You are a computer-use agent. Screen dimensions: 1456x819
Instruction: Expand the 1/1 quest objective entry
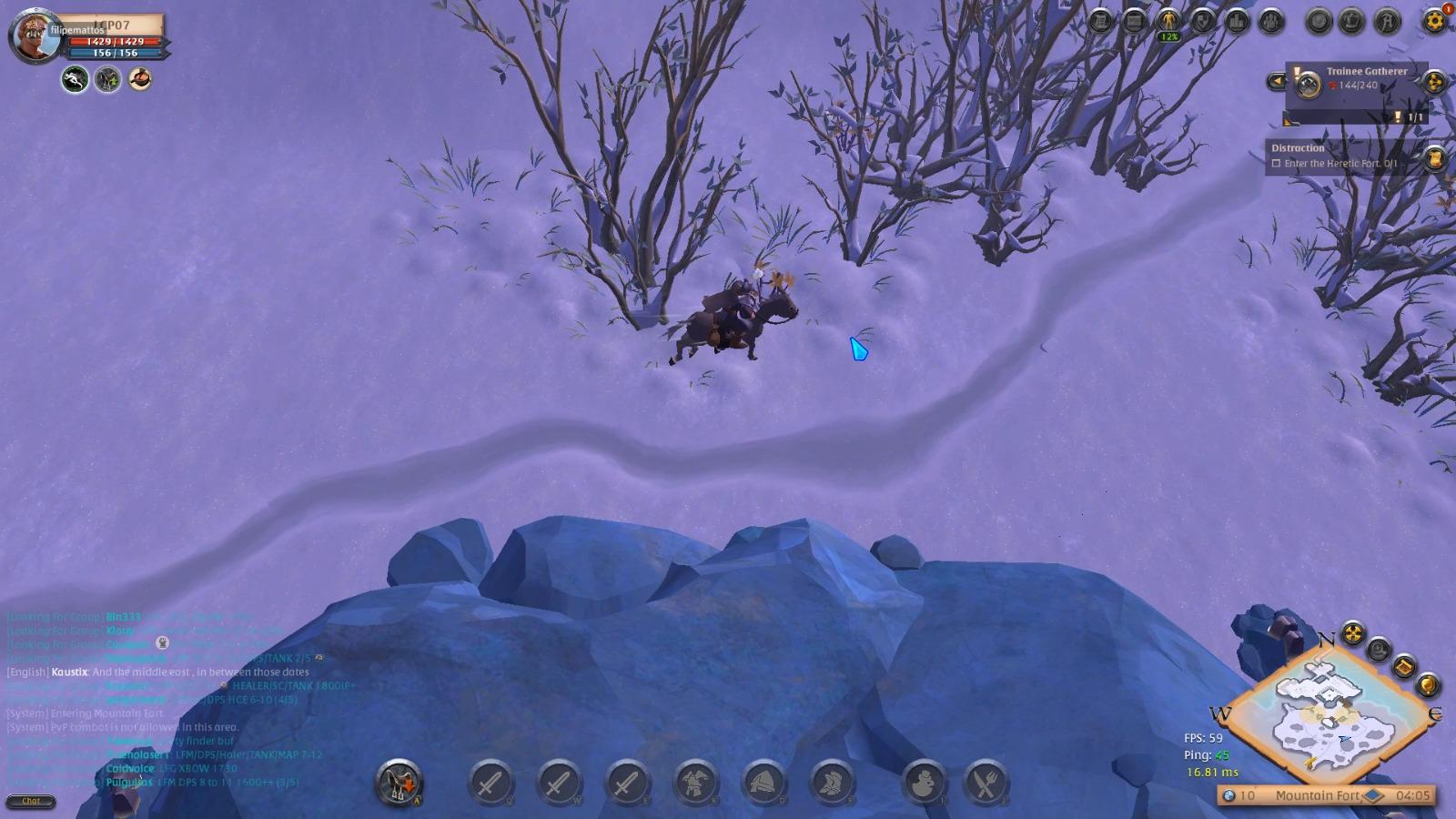point(1413,117)
